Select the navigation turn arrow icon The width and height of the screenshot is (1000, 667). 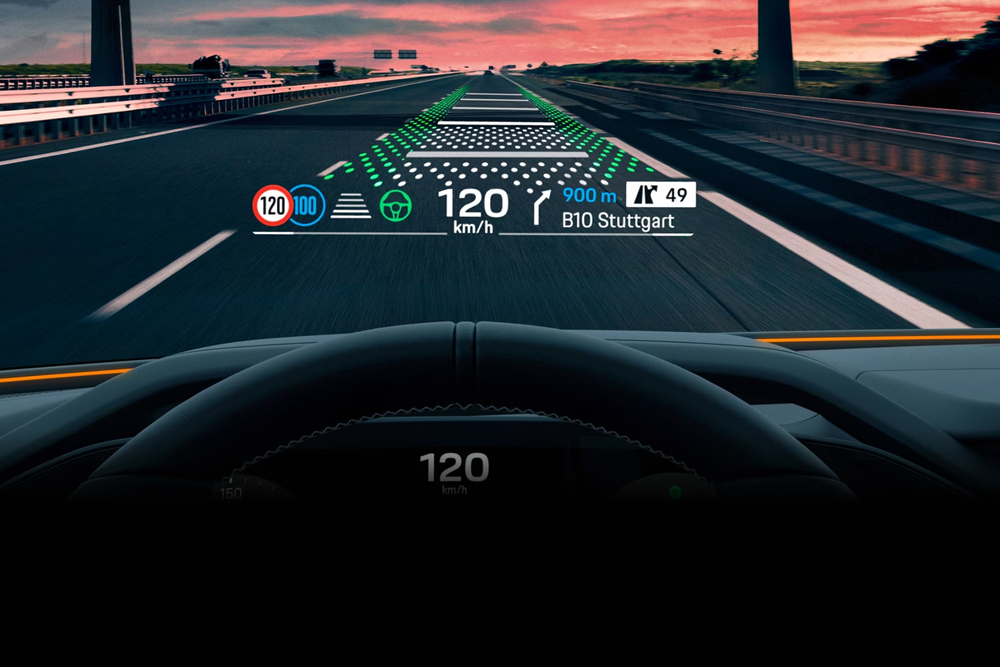click(541, 206)
